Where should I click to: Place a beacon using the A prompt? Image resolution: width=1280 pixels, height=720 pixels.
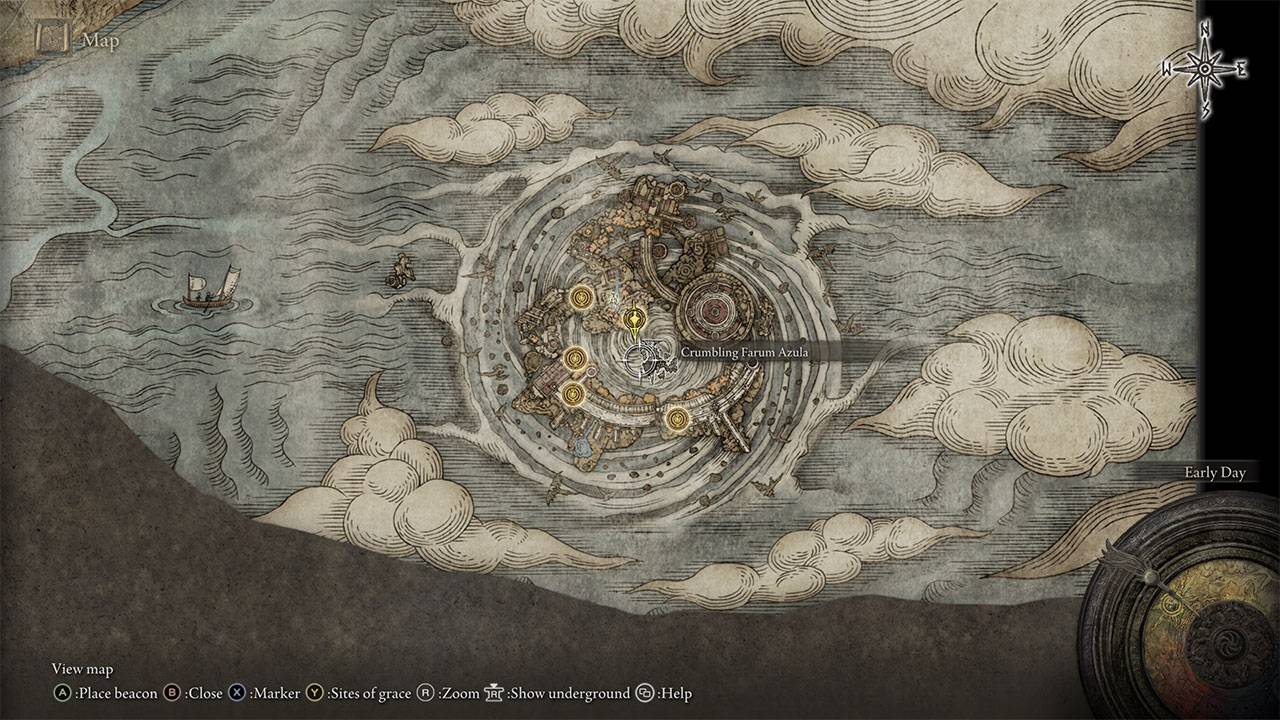point(62,693)
